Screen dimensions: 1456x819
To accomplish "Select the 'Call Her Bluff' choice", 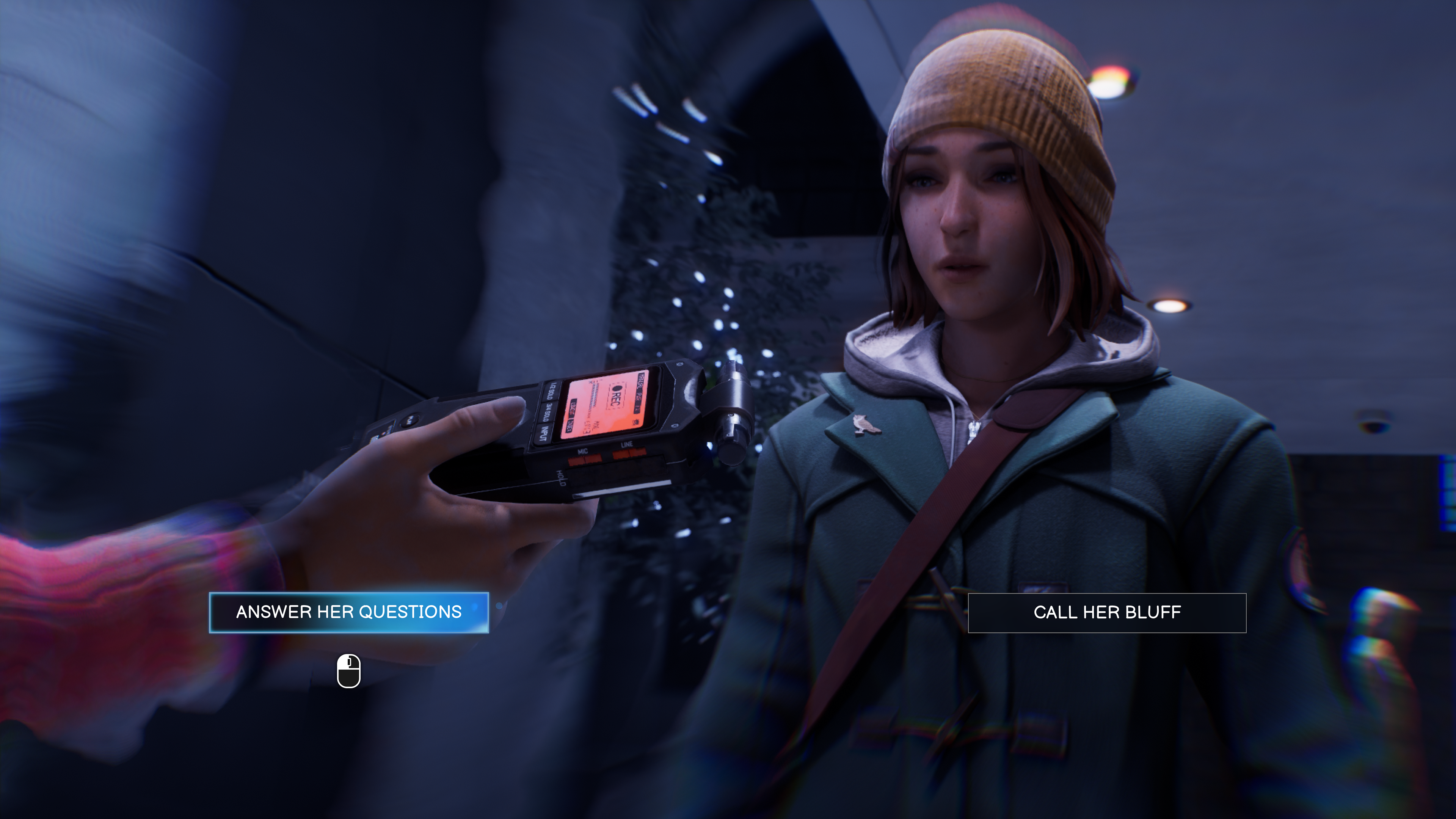I will tap(1107, 613).
